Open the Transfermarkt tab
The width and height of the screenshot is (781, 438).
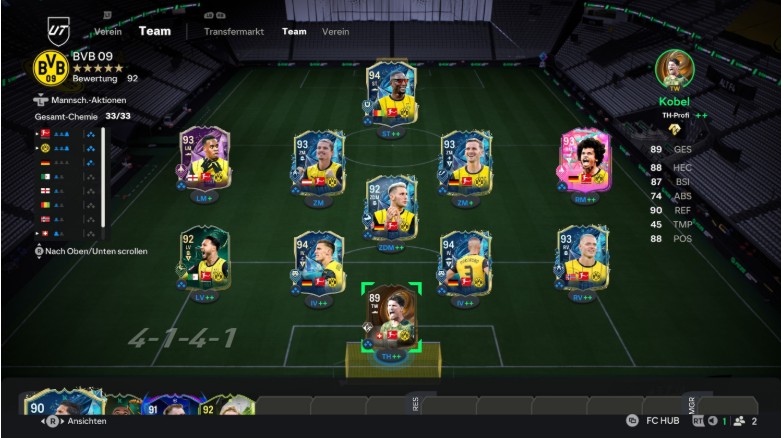click(233, 31)
